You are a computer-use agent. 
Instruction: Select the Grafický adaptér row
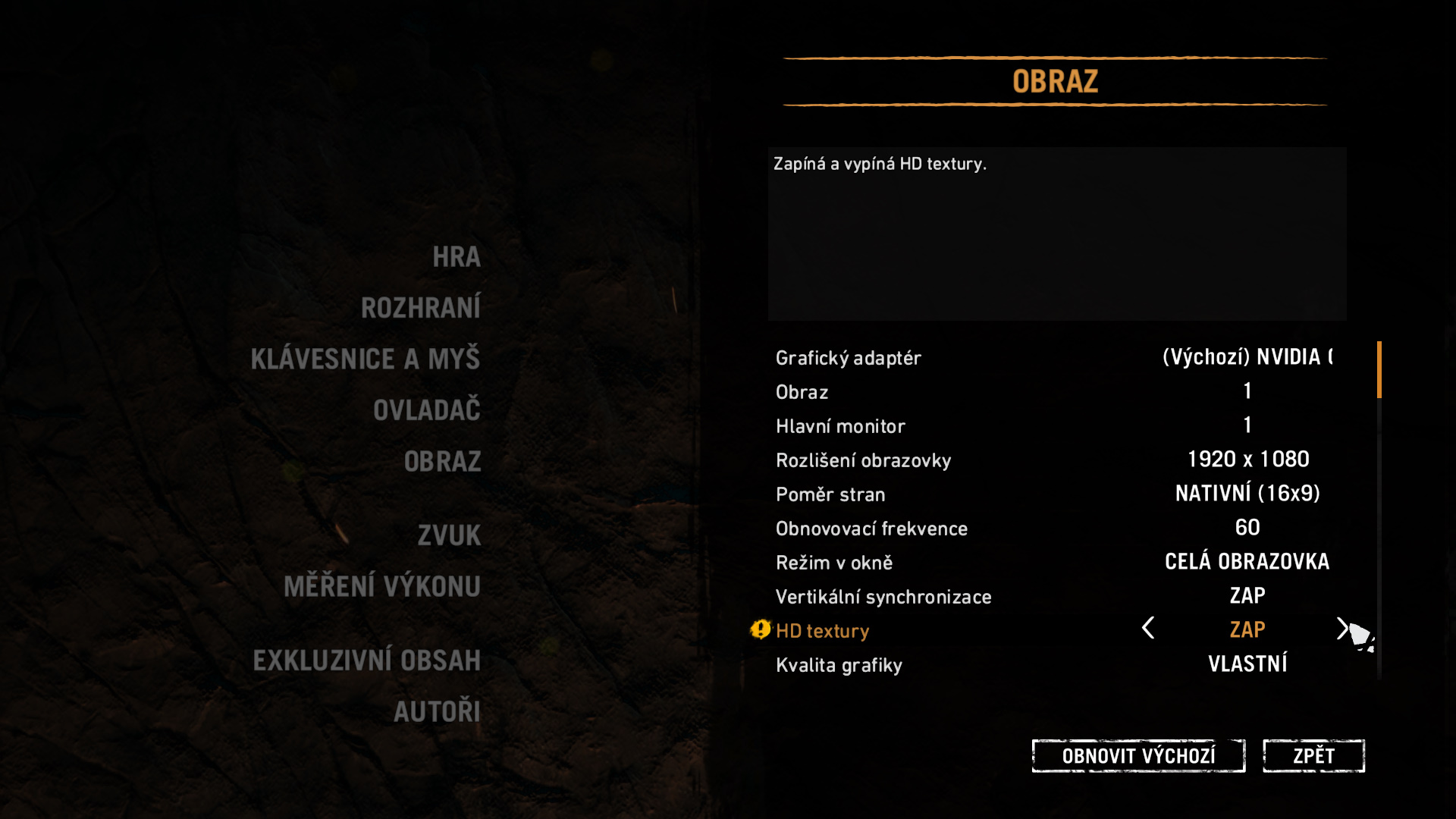849,358
